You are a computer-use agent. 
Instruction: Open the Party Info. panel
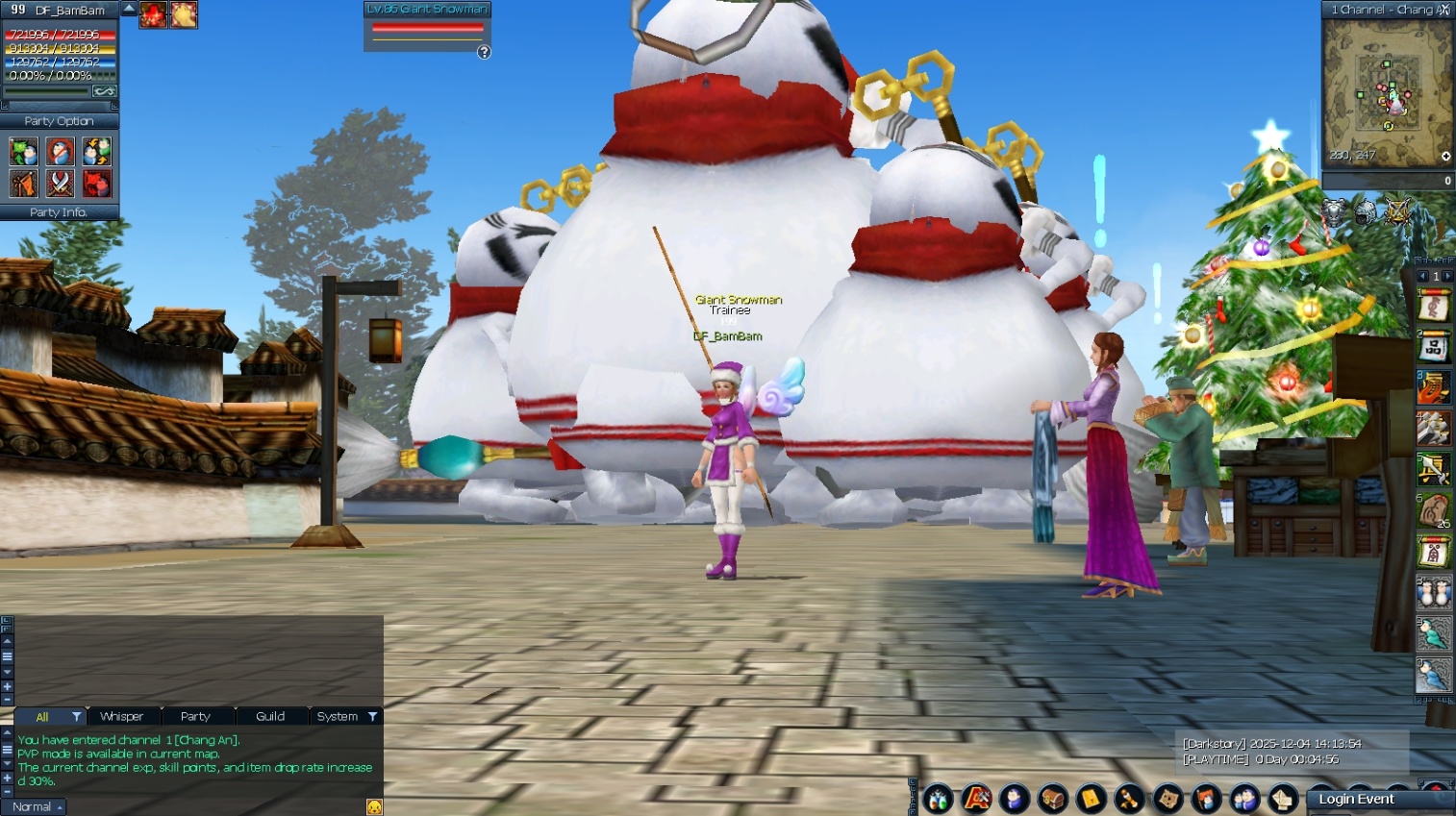59,212
